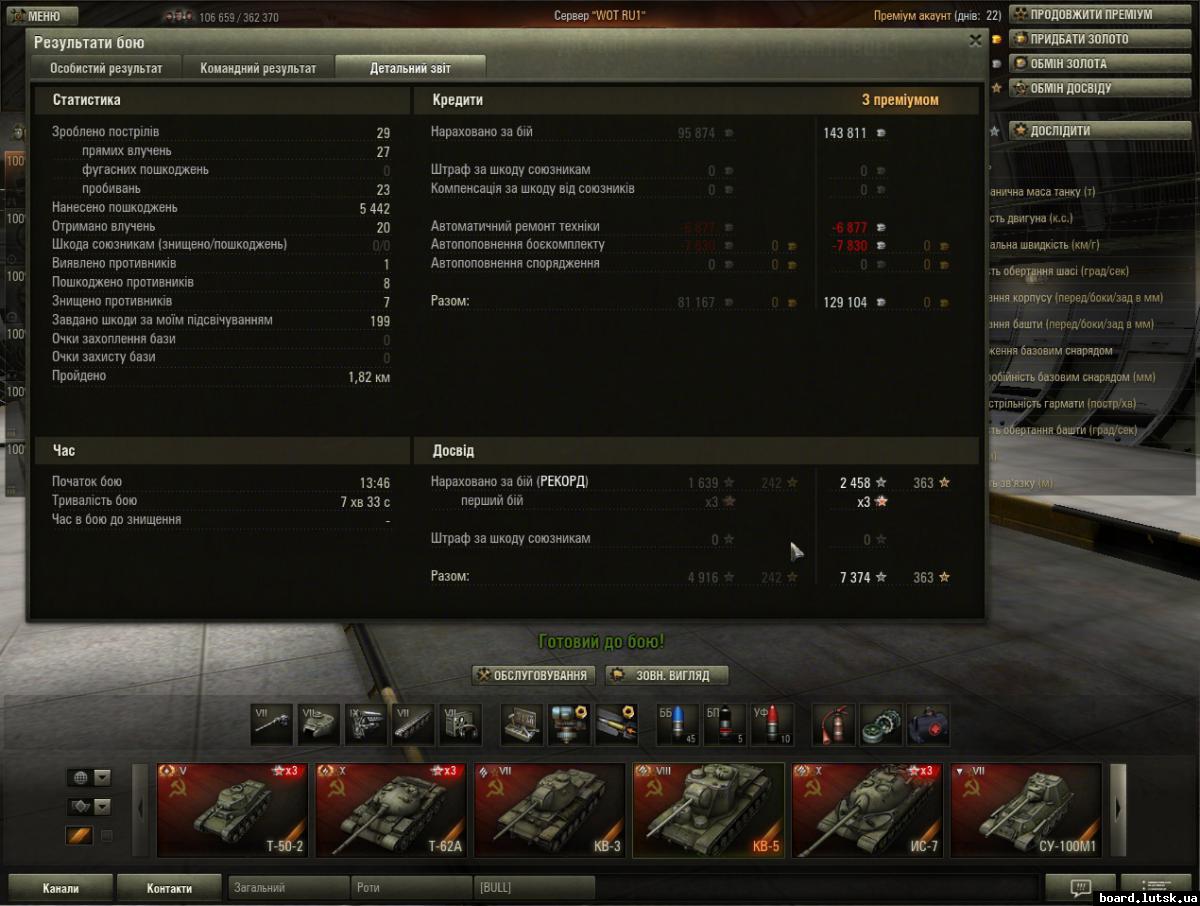Choose the КВ-3 tank thumbnail
The image size is (1200, 906).
(x=548, y=810)
